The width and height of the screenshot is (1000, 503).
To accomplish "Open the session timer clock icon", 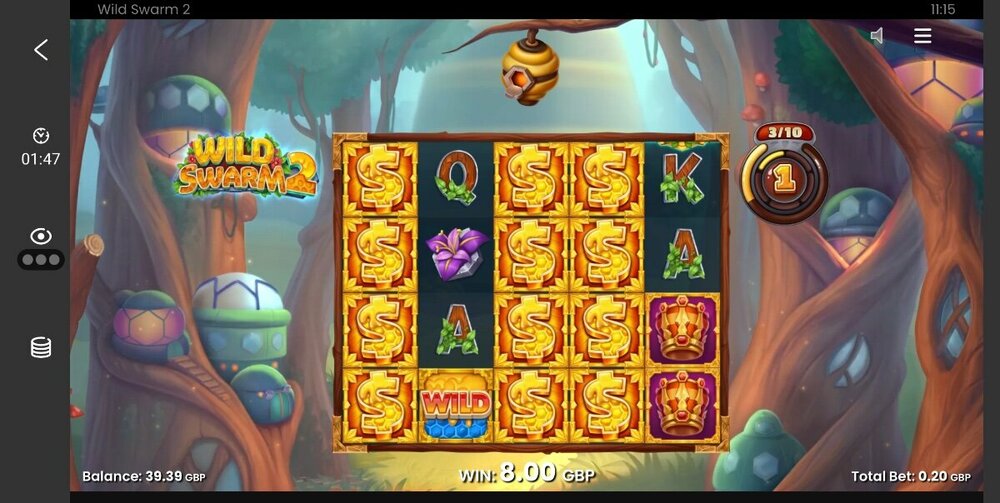I will (41, 136).
